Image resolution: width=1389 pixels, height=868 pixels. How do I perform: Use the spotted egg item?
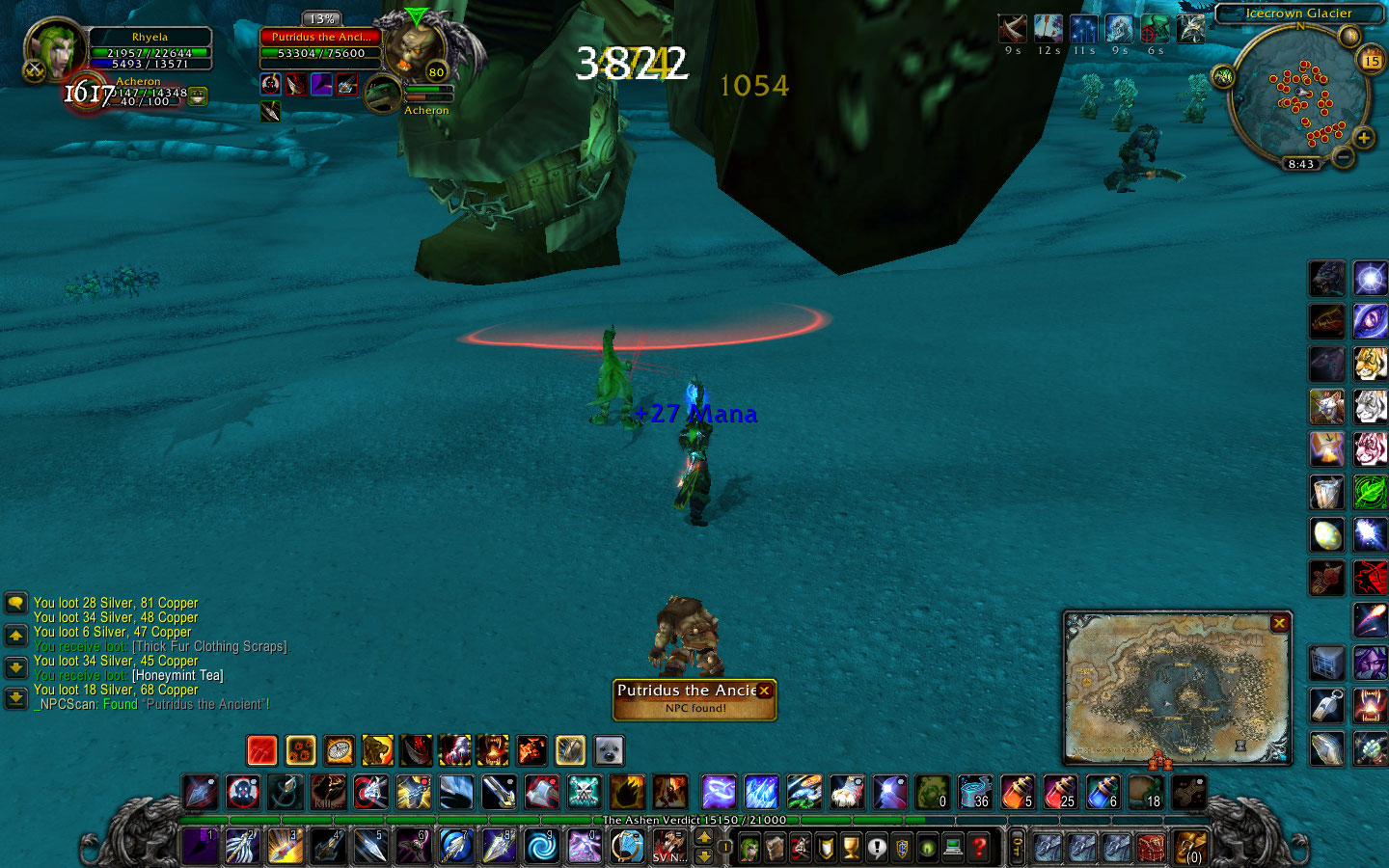pyautogui.click(x=1327, y=535)
